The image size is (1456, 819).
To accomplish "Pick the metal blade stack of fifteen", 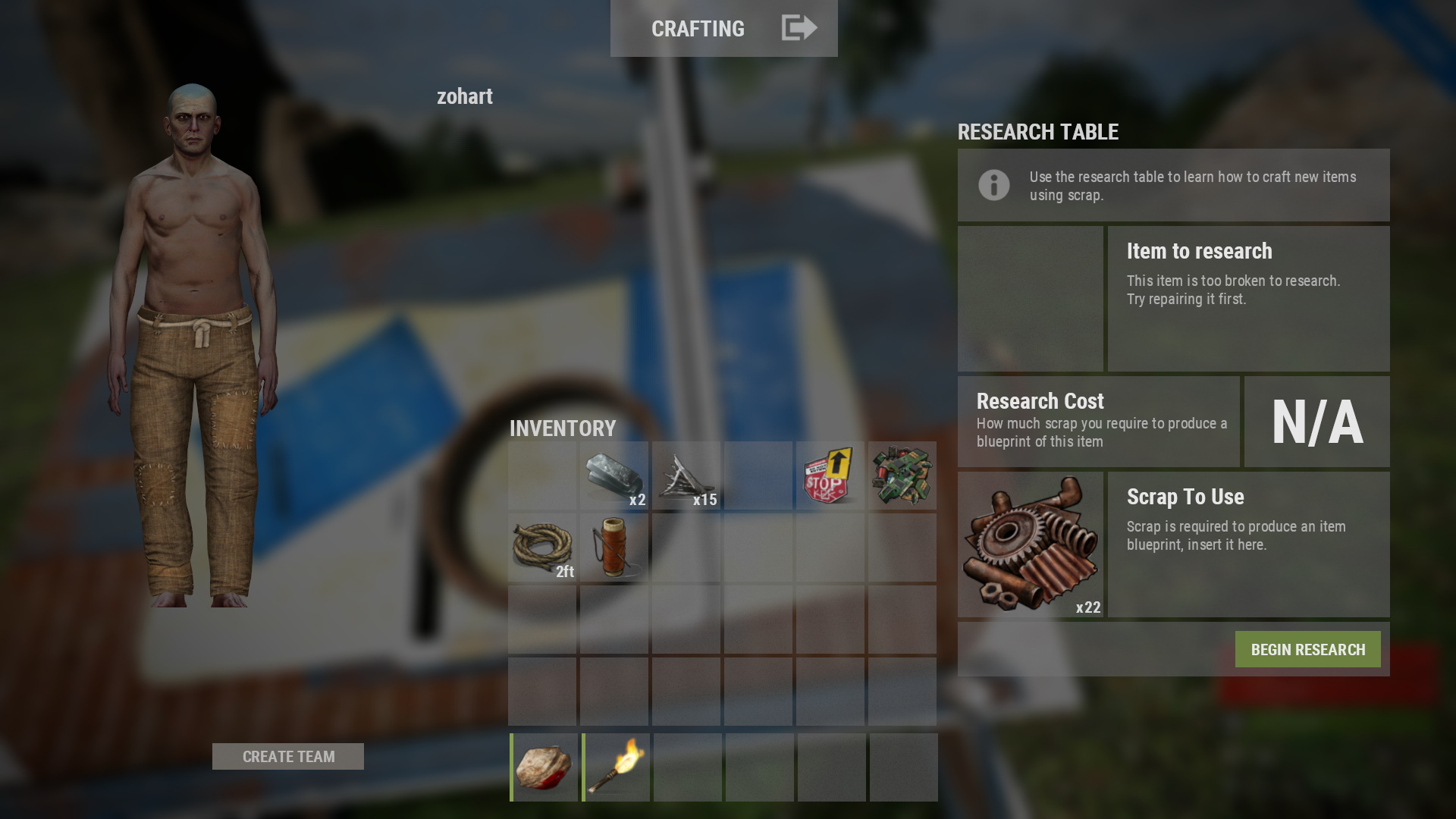I will point(686,476).
